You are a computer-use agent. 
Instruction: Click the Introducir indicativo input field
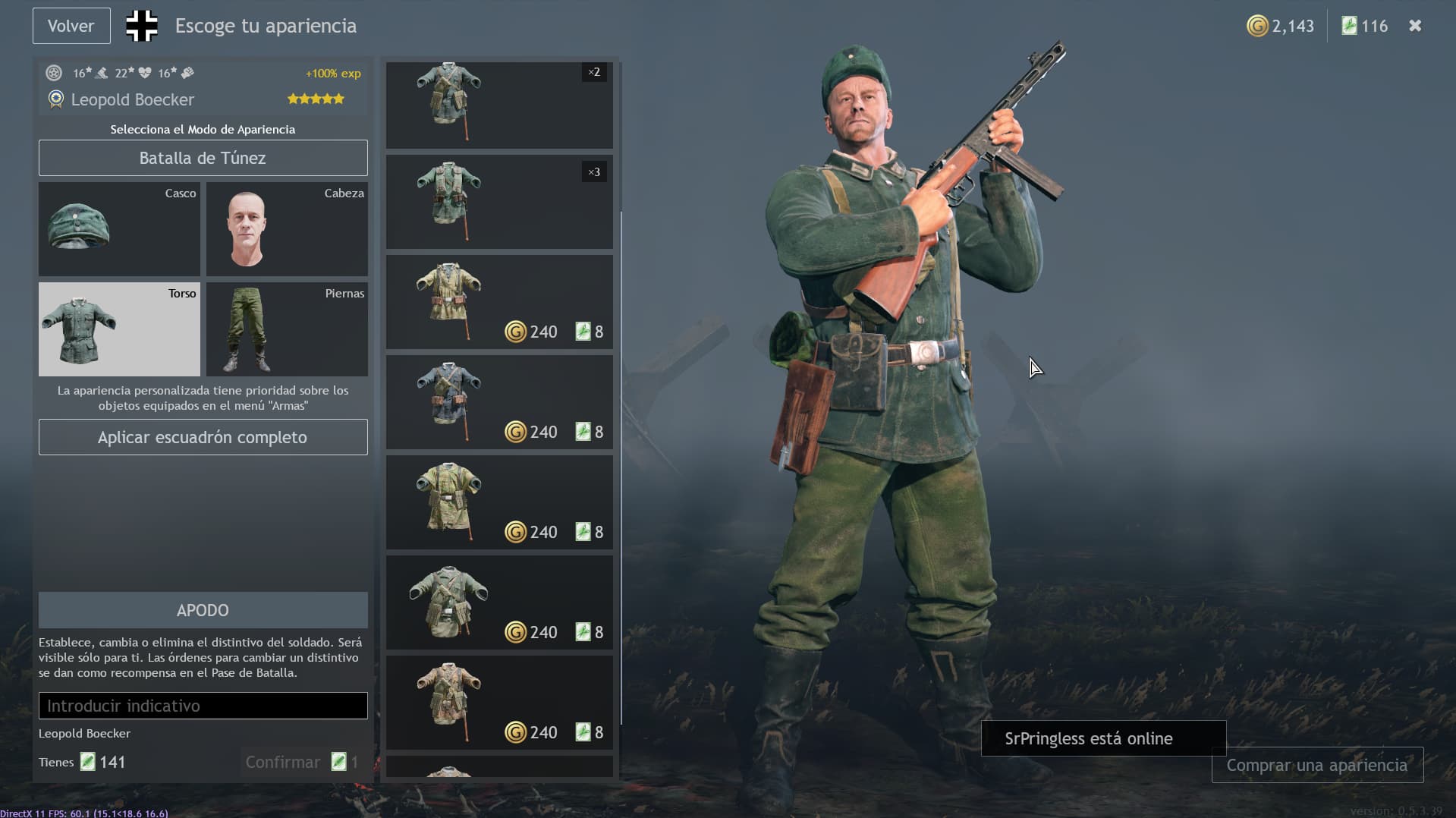tap(203, 705)
